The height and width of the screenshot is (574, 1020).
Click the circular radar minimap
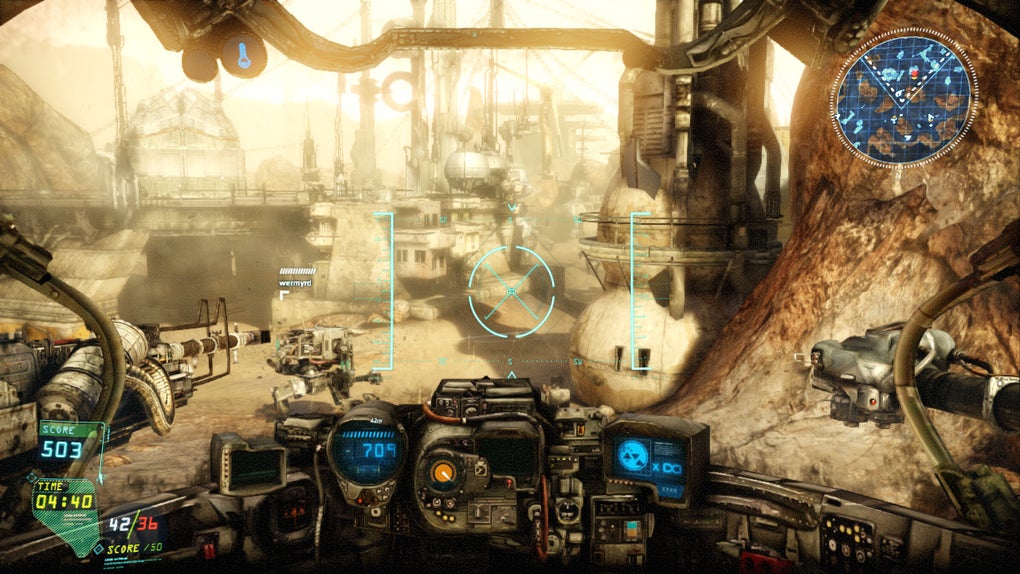point(903,96)
